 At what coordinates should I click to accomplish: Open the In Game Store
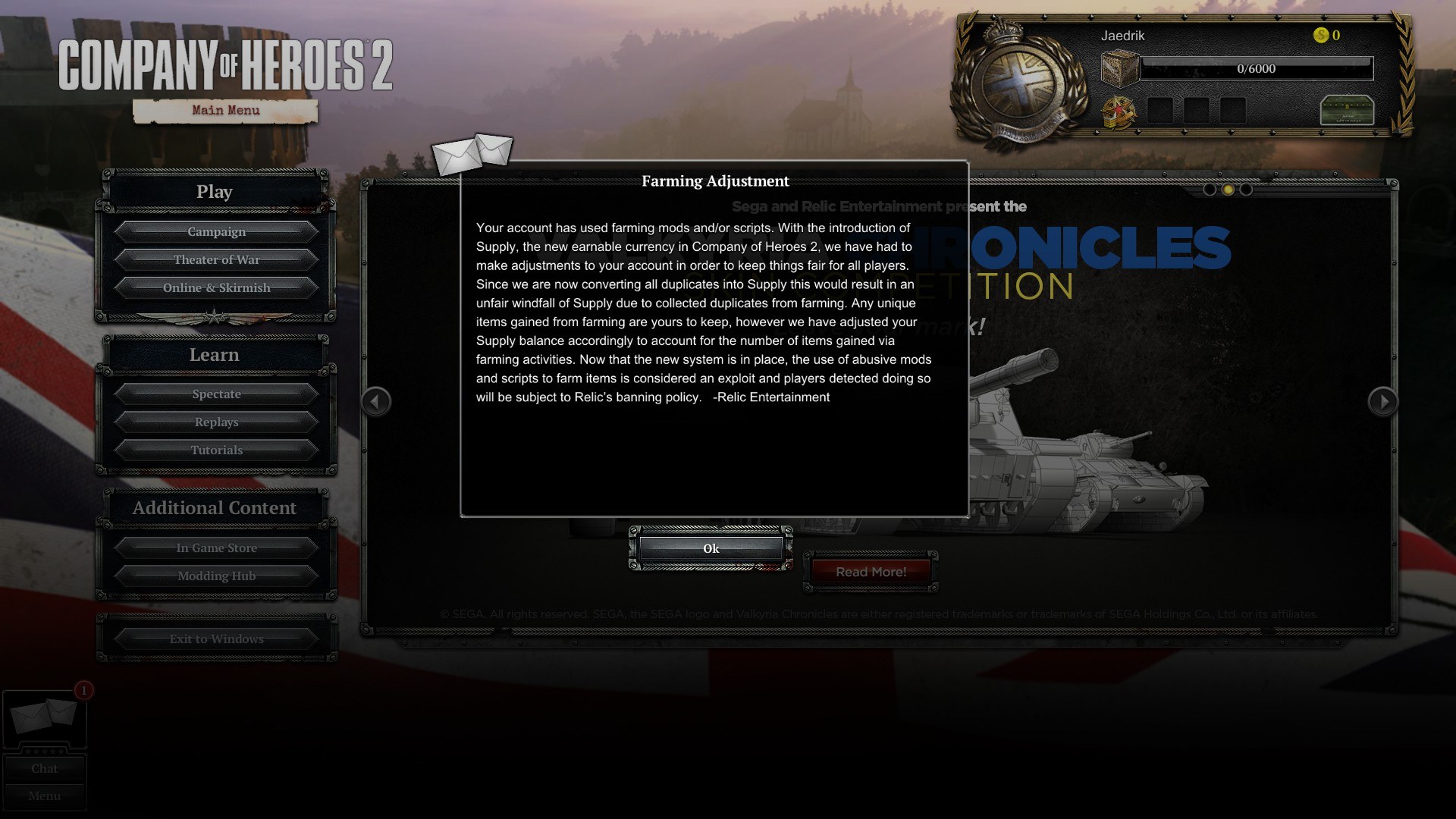pos(216,548)
